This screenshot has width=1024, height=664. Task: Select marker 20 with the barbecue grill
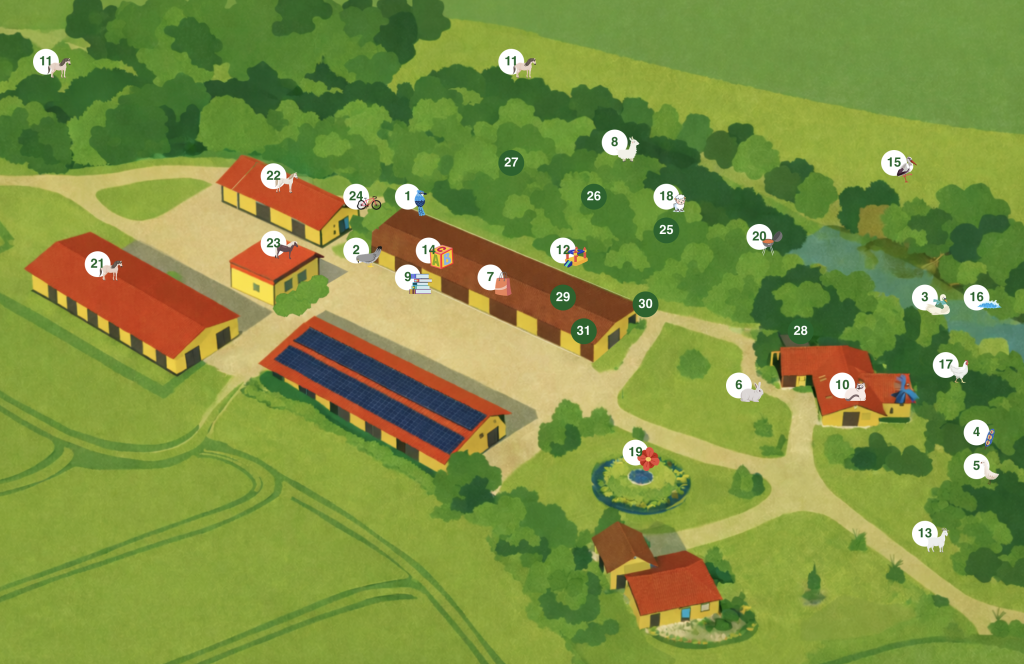click(x=760, y=237)
